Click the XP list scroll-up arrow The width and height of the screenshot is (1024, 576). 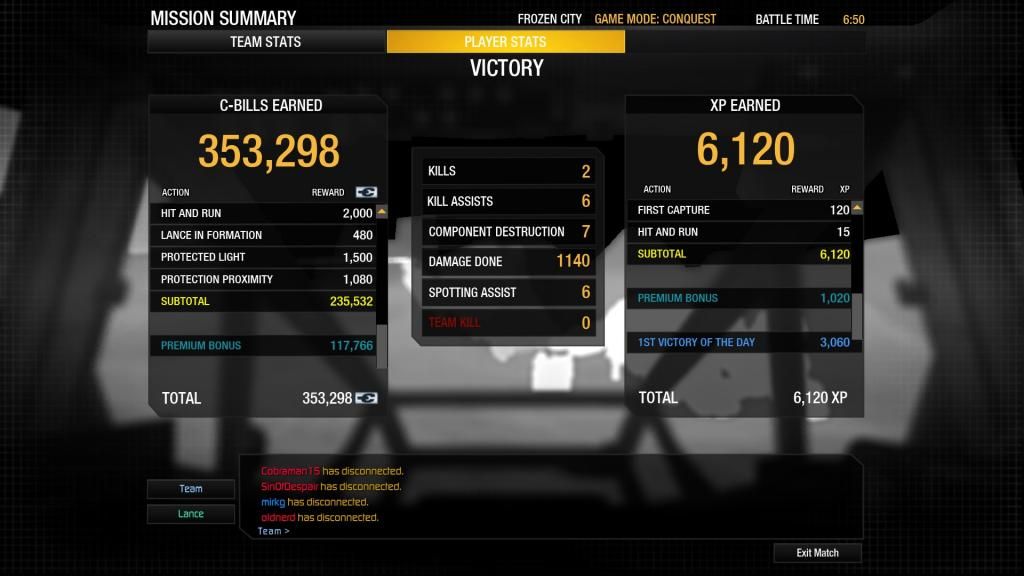857,209
